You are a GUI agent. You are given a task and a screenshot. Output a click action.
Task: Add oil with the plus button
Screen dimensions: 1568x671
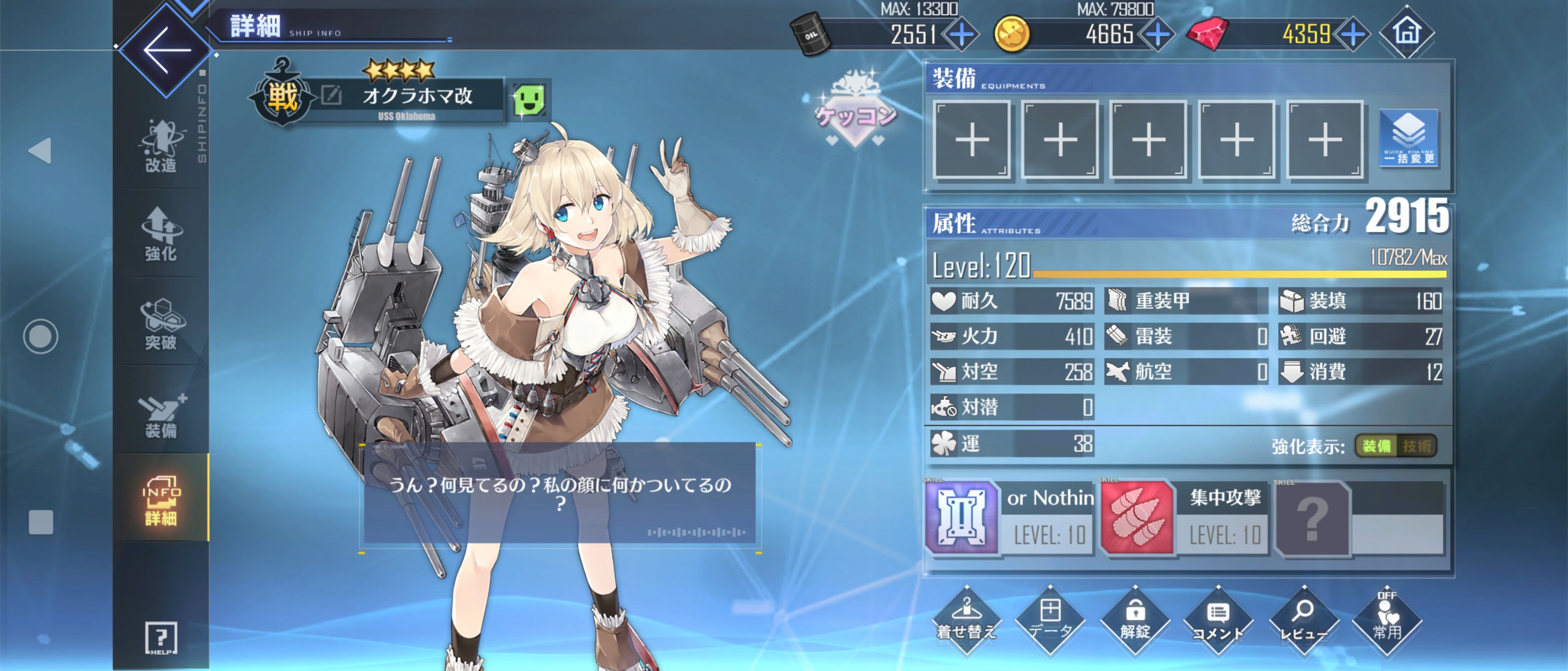(961, 34)
